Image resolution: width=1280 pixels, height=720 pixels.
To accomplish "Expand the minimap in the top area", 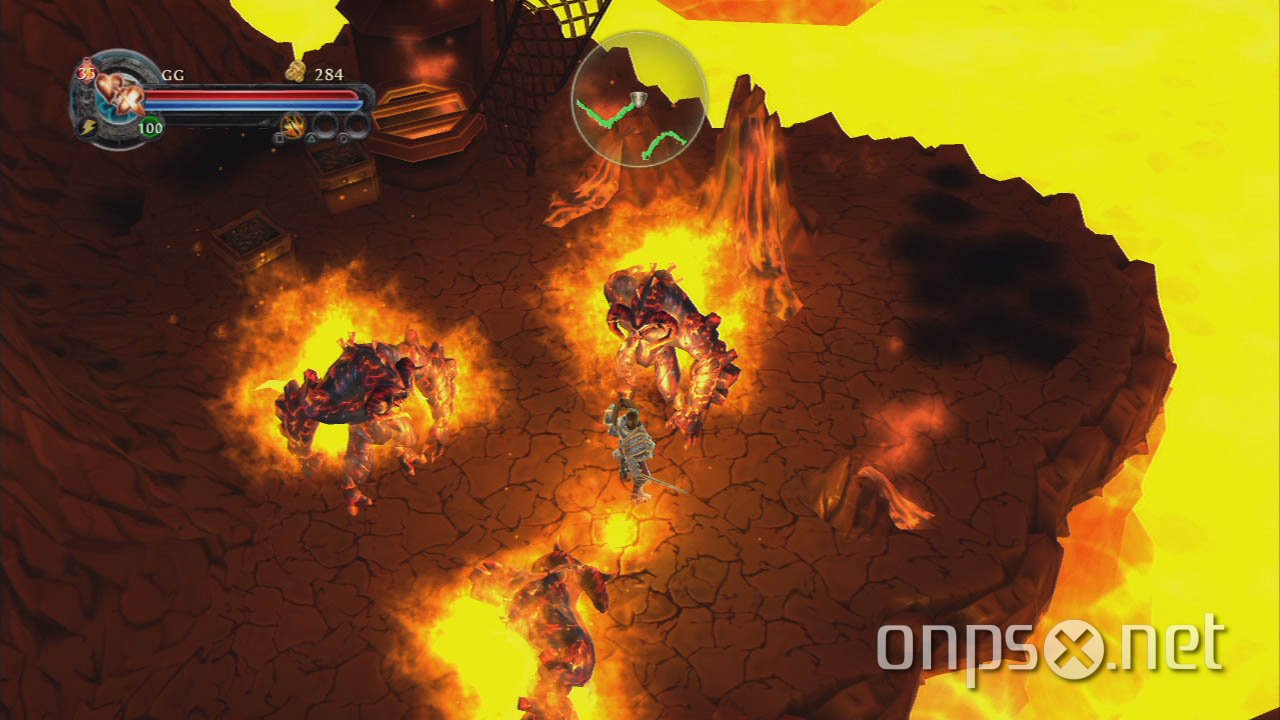I will pyautogui.click(x=640, y=97).
